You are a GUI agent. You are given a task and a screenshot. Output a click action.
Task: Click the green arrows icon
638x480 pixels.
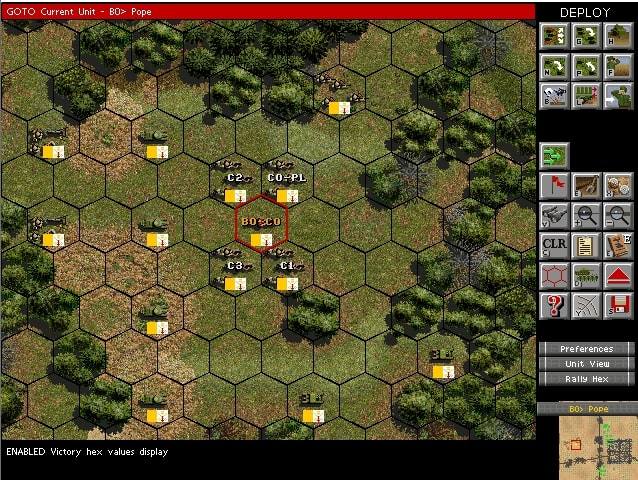pos(554,155)
